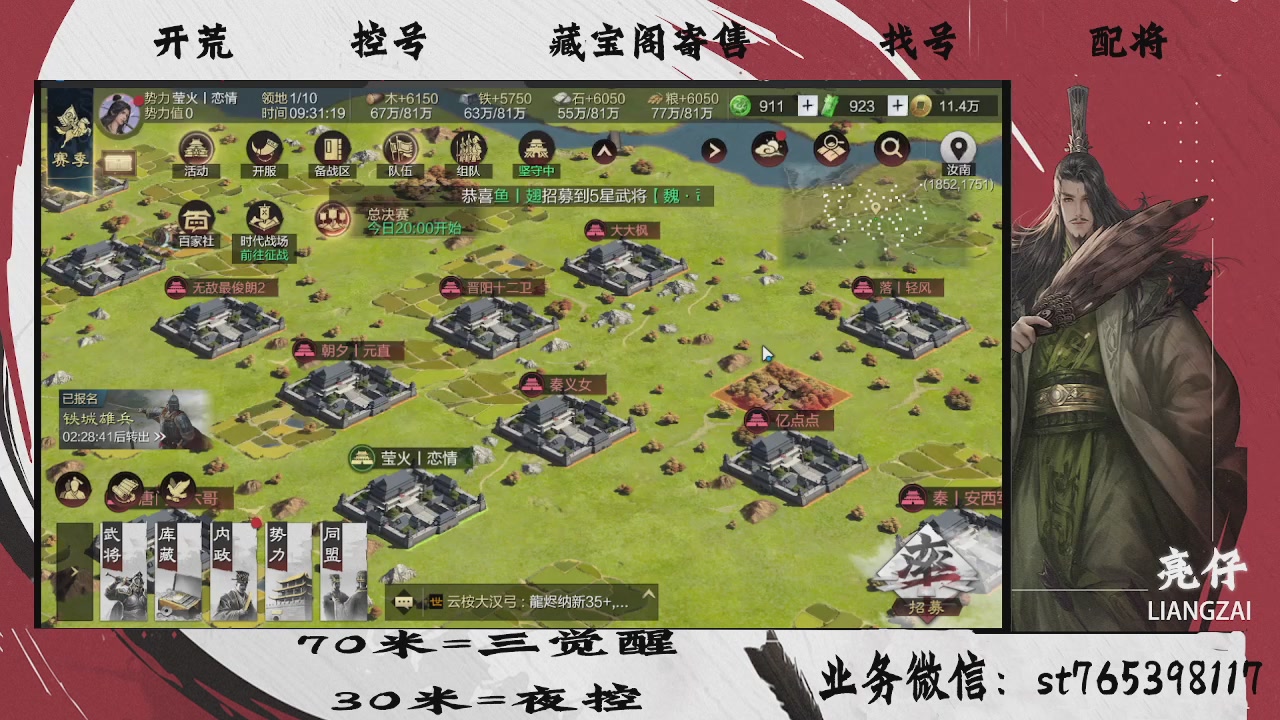Collapse the bottom panels with the left arrow
1280x720 pixels.
click(73, 570)
